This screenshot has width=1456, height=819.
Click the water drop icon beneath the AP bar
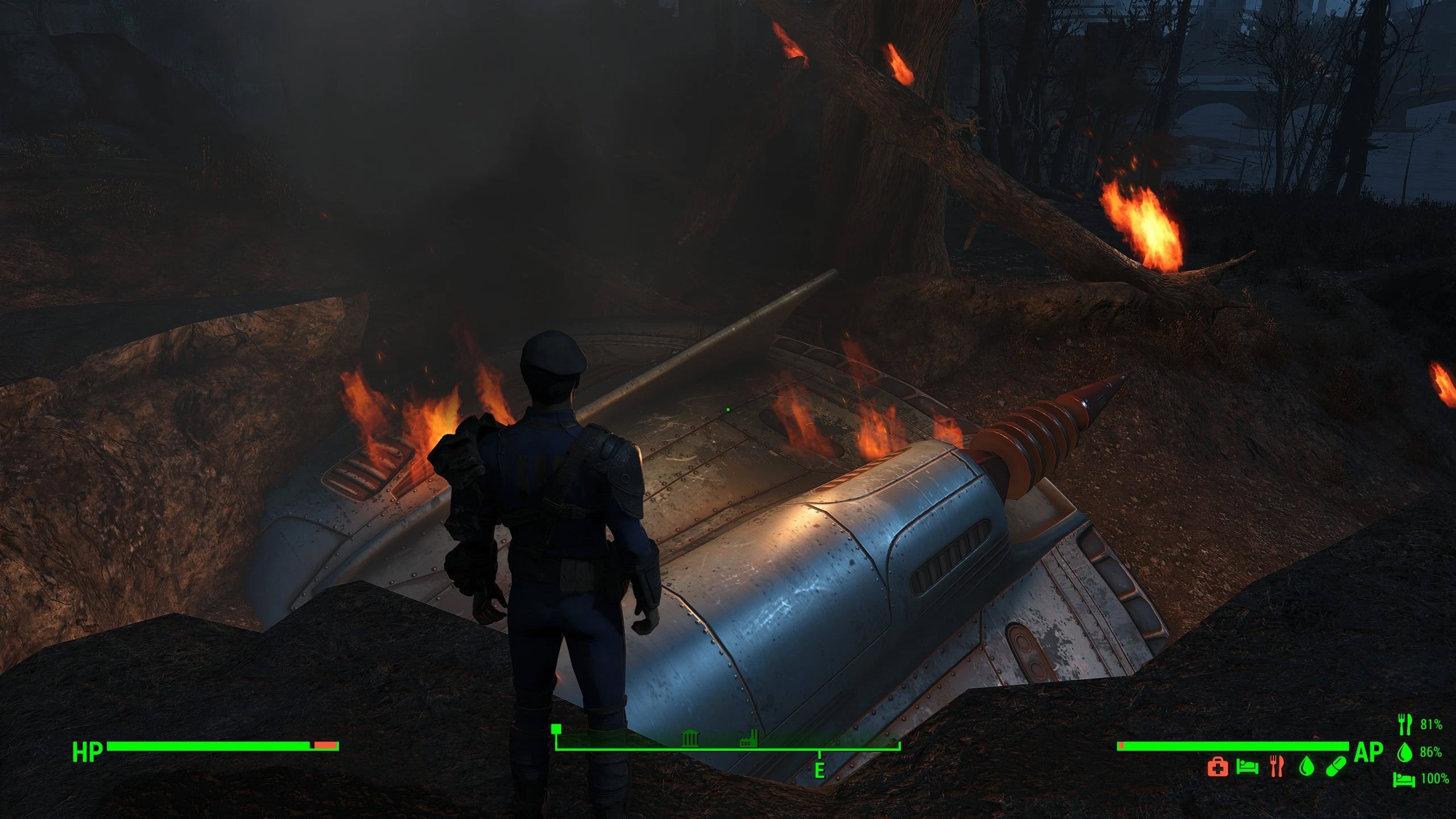[1307, 767]
